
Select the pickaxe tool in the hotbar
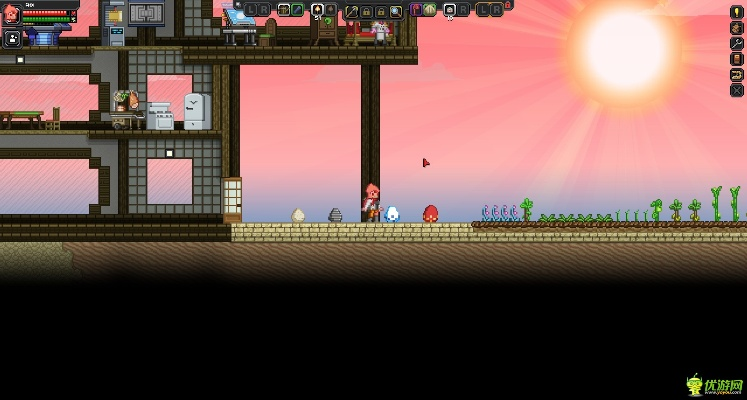352,11
